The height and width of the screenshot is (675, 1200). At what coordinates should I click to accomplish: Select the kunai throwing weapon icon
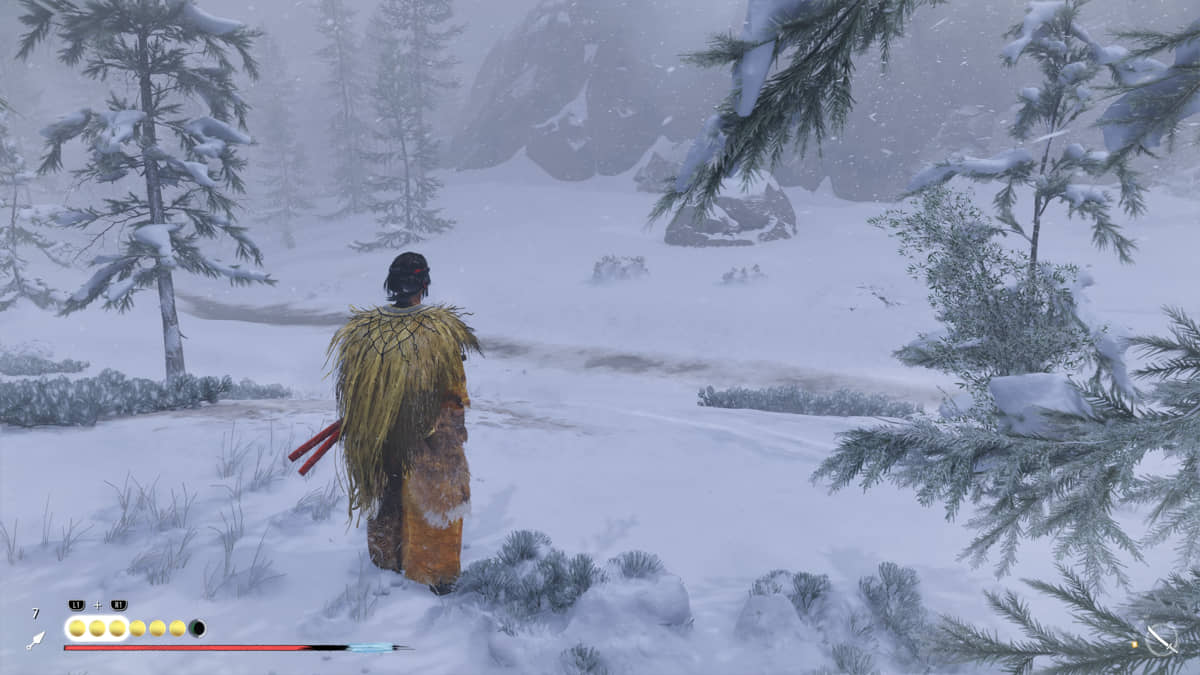[x=35, y=640]
